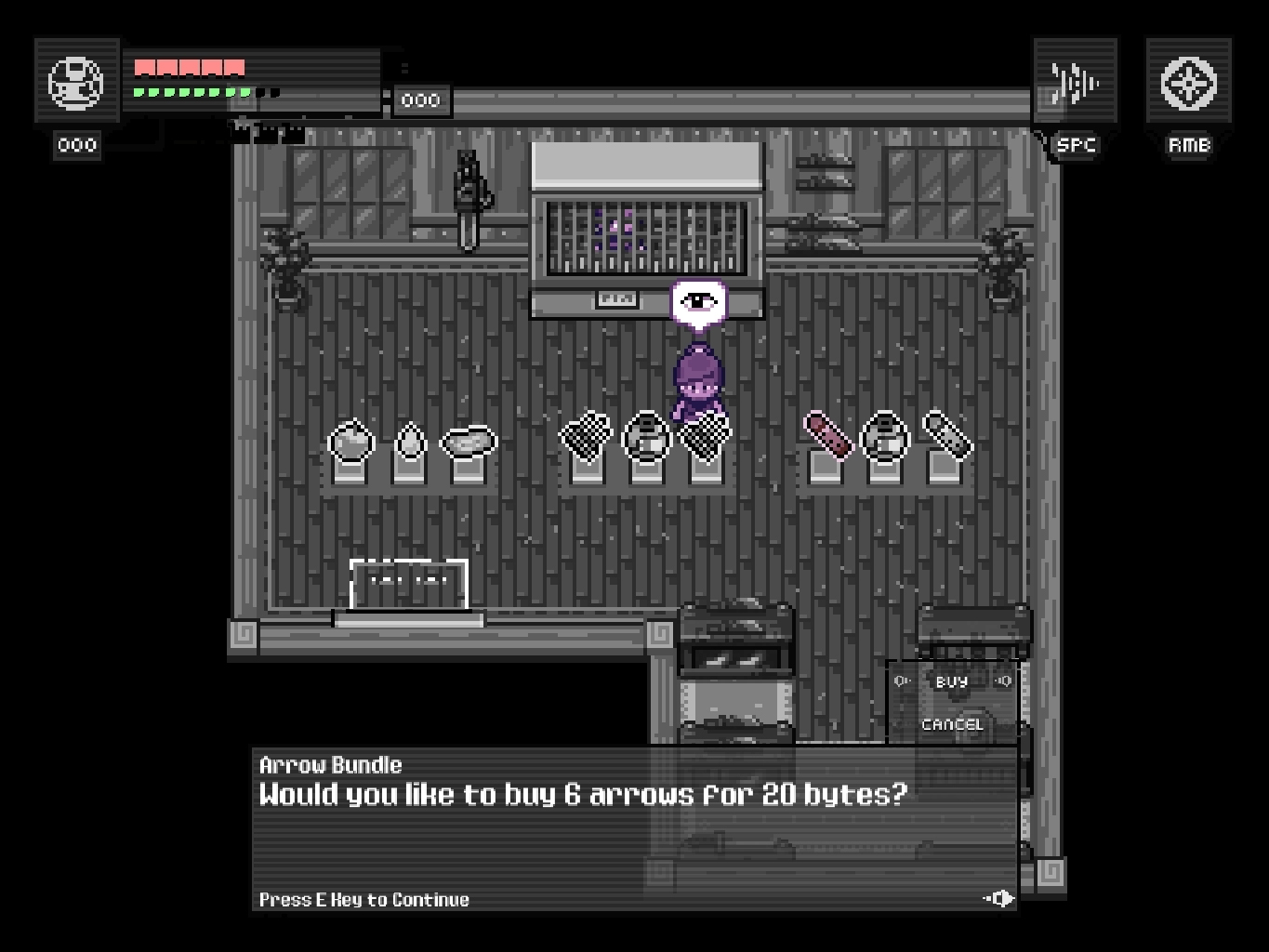The height and width of the screenshot is (952, 1269).
Task: Click the Press E Key to Continue prompt
Action: click(x=363, y=899)
